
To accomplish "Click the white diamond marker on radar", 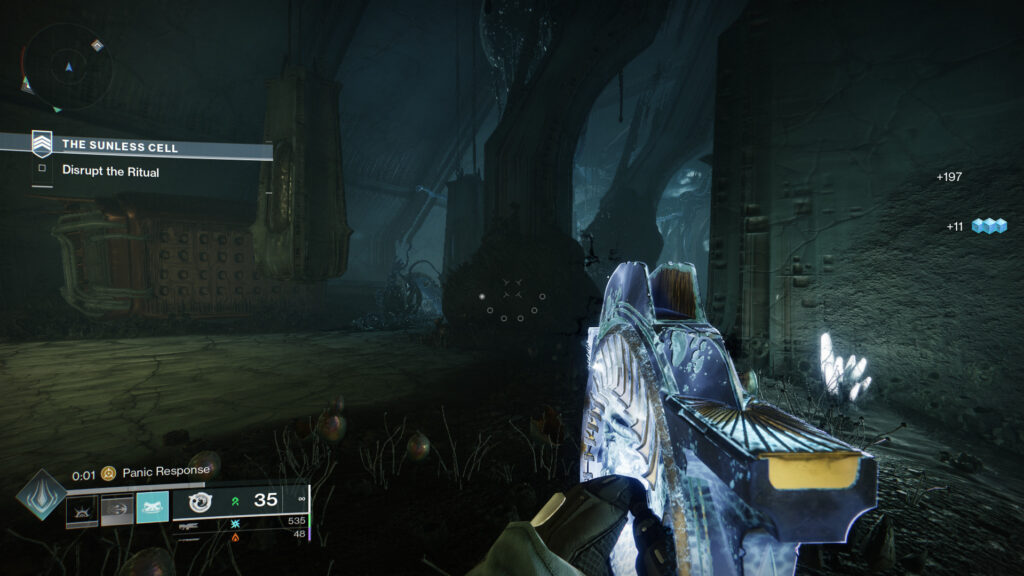I will 97,45.
